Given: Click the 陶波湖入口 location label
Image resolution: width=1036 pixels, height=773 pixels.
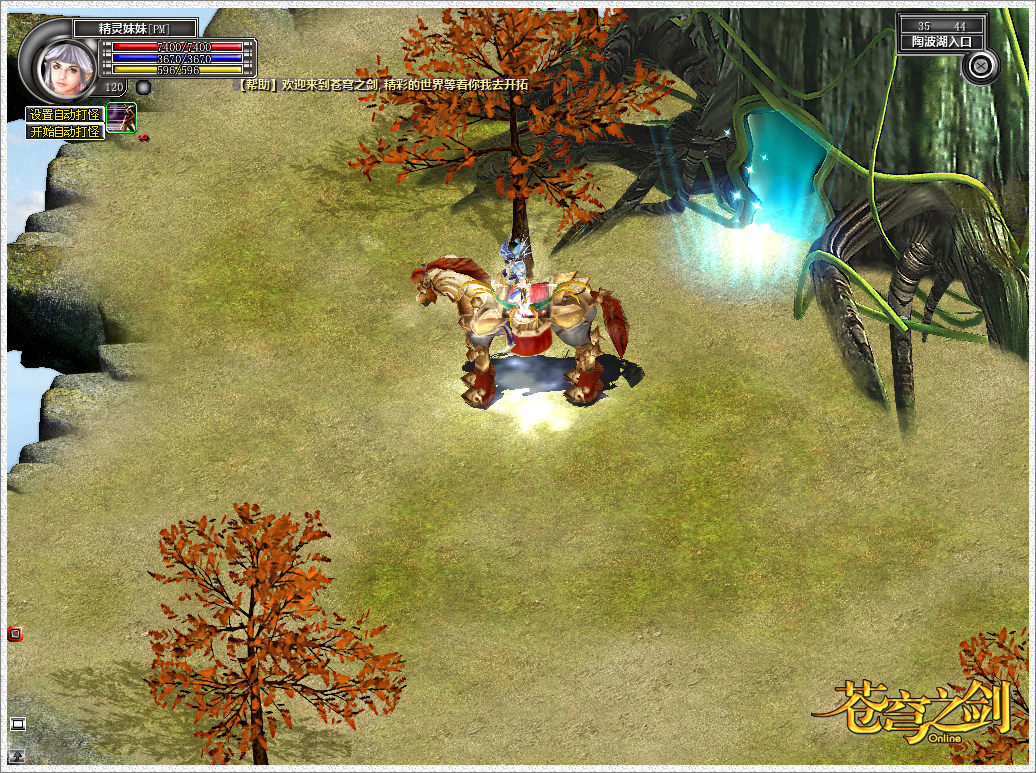Looking at the screenshot, I should click(x=941, y=42).
